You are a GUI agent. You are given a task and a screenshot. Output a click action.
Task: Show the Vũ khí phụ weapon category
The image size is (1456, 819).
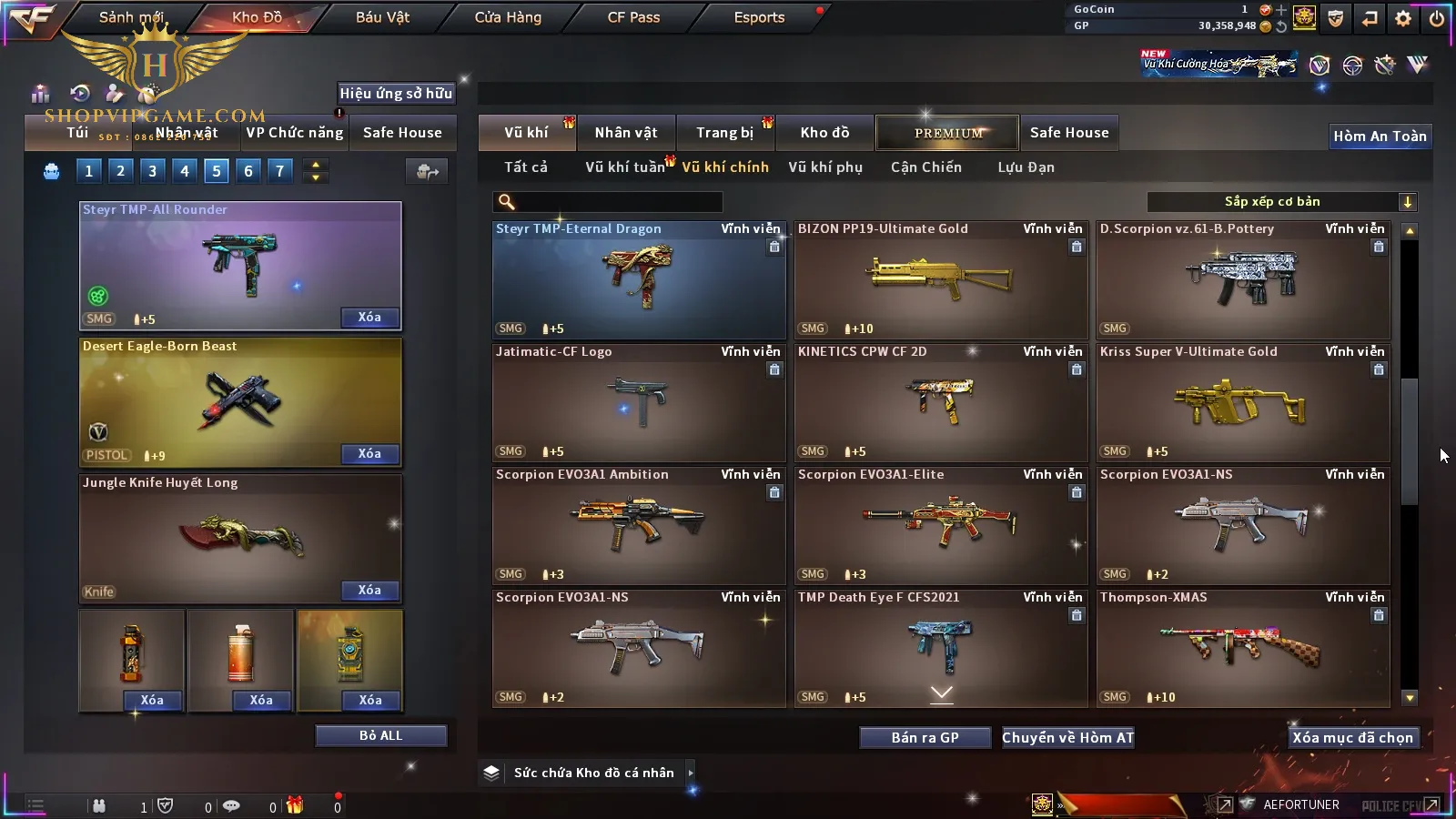click(824, 167)
